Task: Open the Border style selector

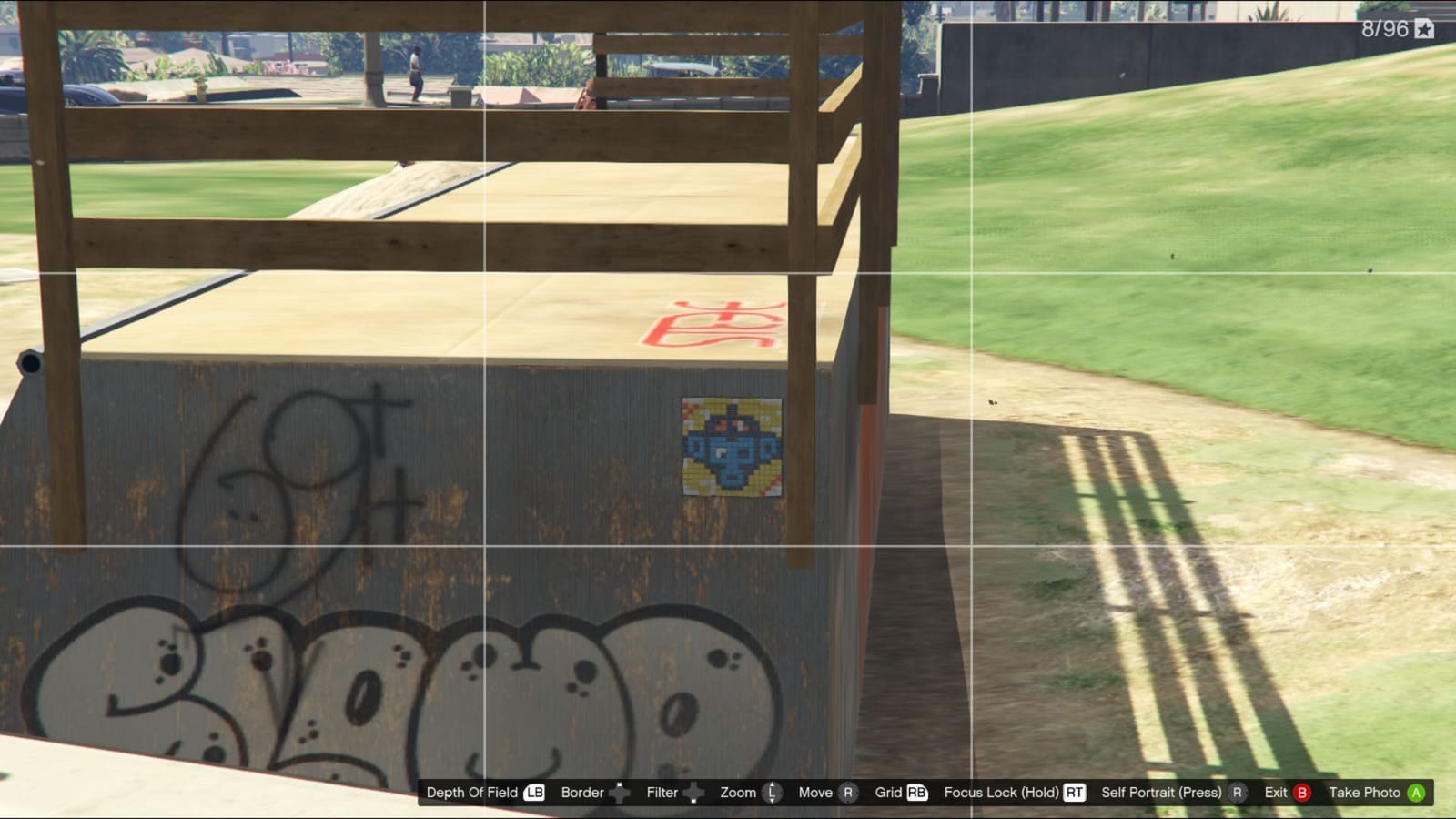Action: pyautogui.click(x=582, y=793)
